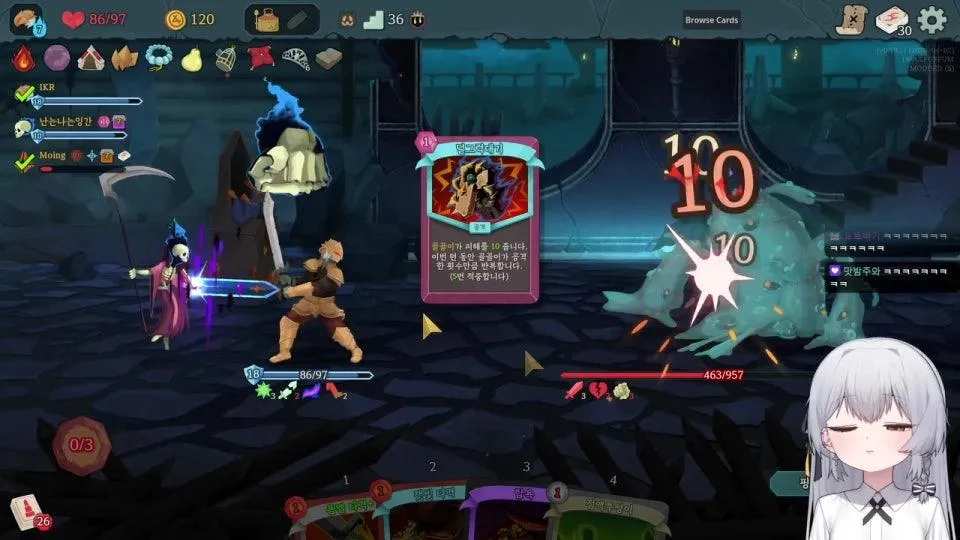This screenshot has height=540, width=960.
Task: Use the potion in the first slot
Action: tap(266, 19)
